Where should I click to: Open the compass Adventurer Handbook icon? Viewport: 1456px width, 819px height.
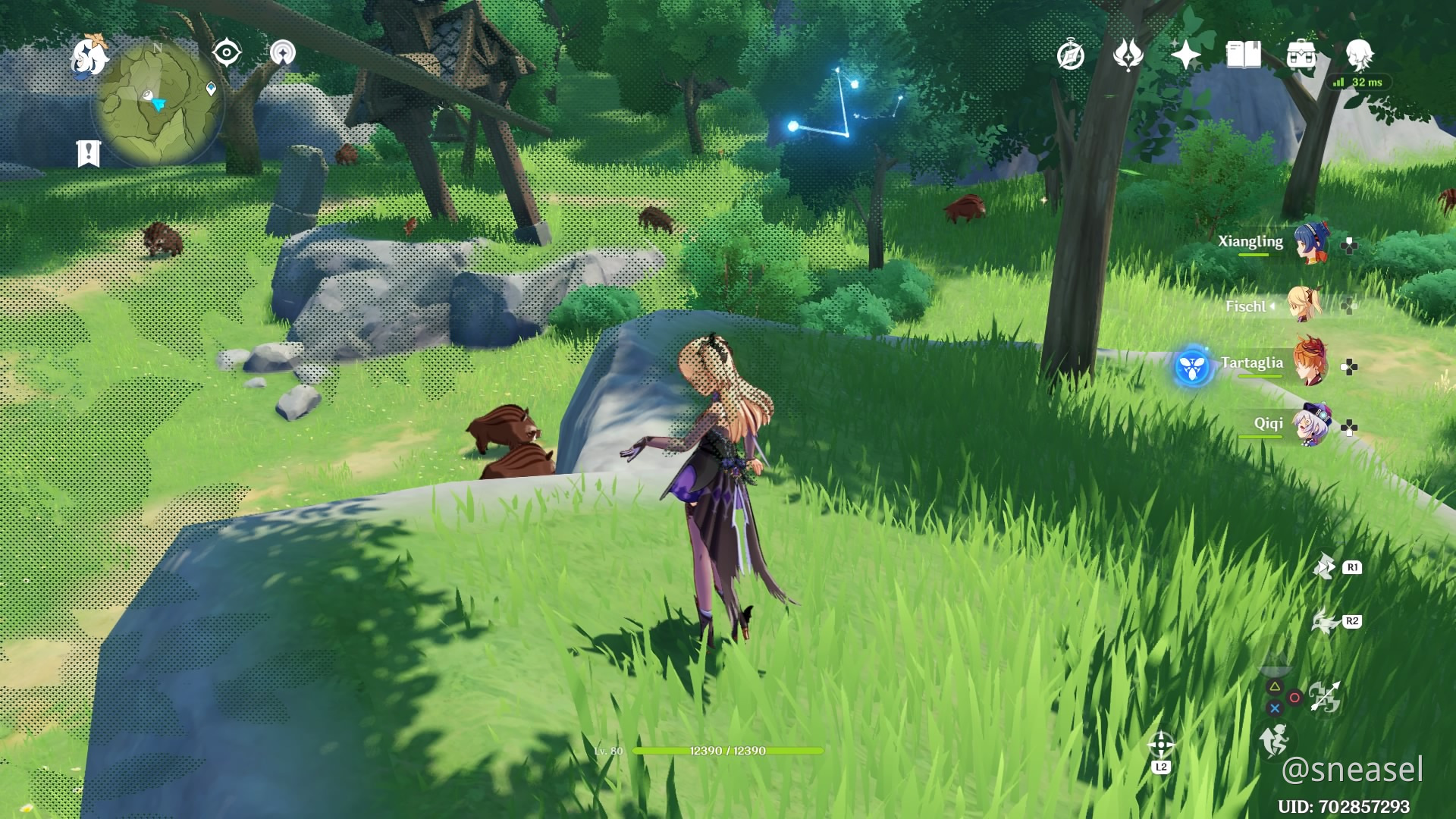(x=1070, y=55)
